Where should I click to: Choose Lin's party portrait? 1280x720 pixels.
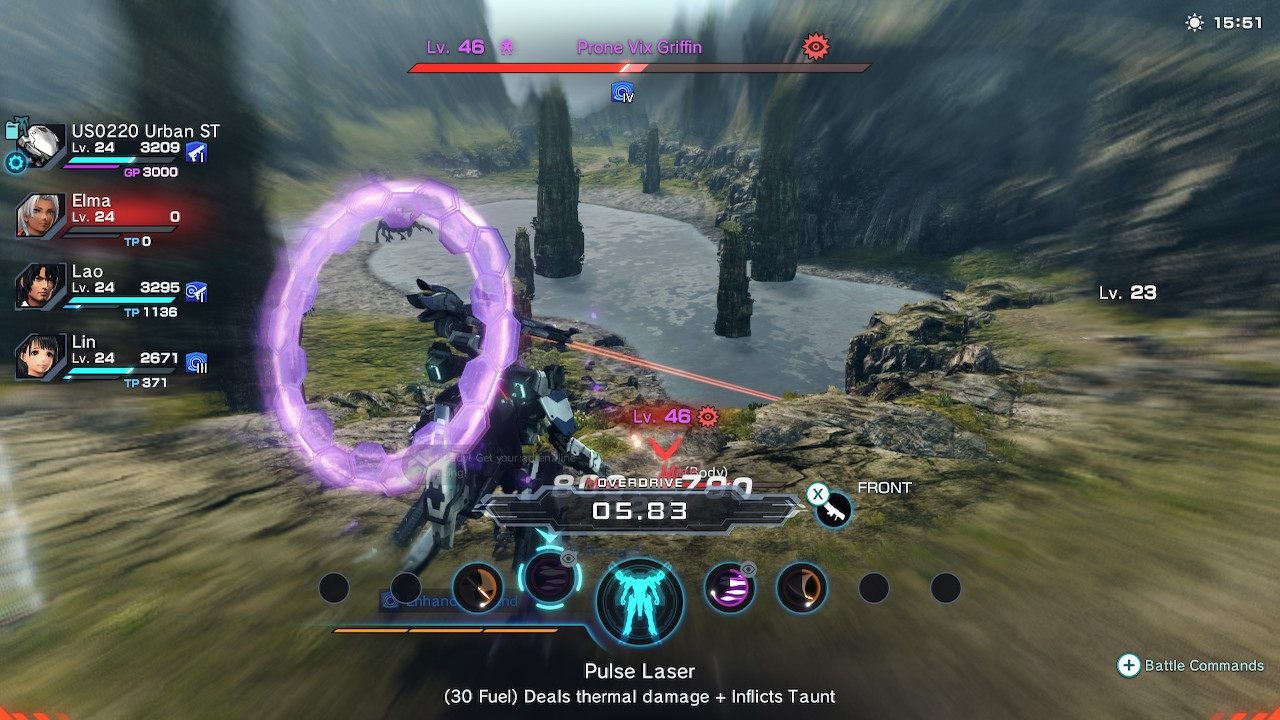coord(41,357)
